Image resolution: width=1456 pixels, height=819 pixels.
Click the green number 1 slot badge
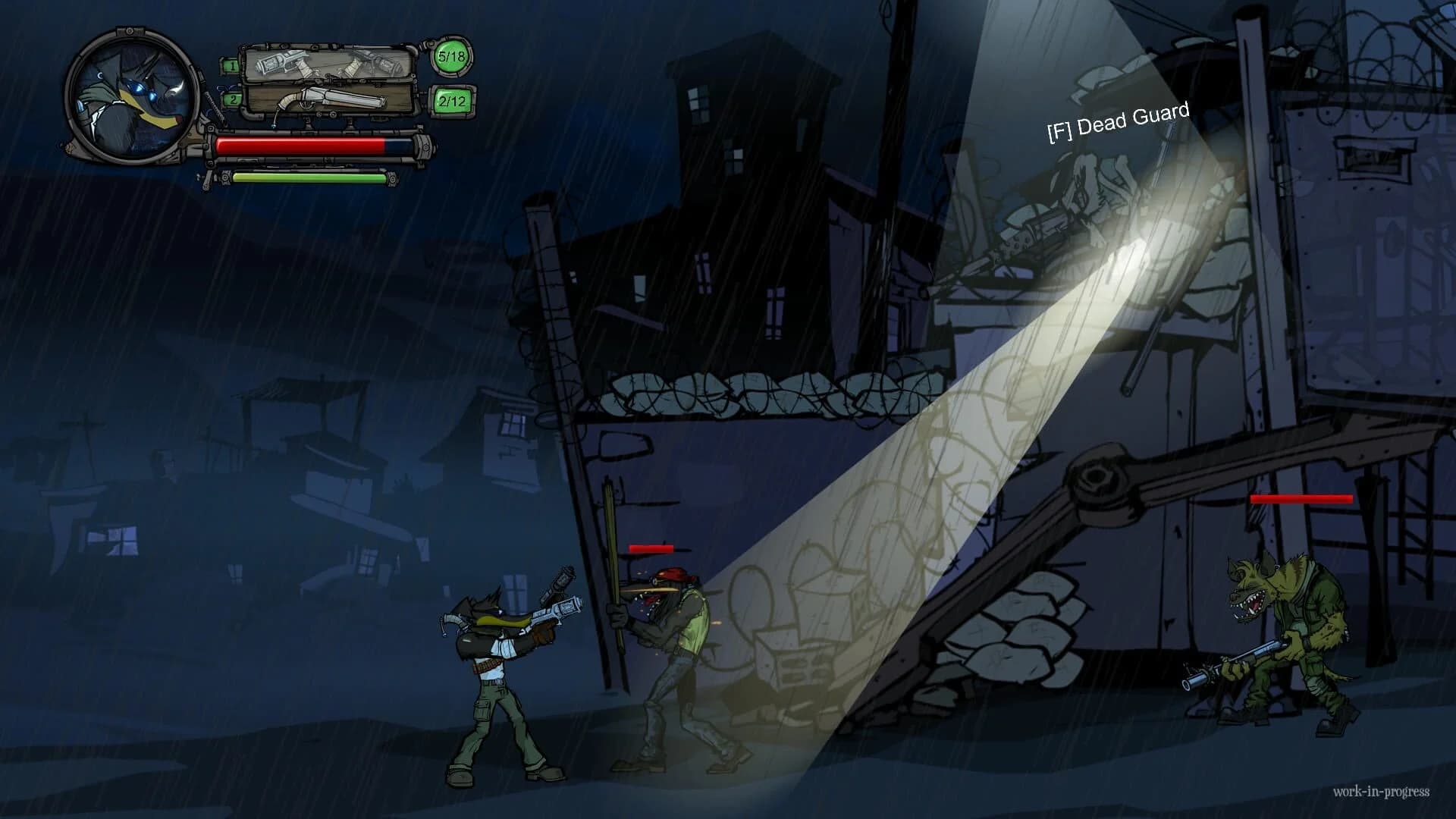pyautogui.click(x=232, y=64)
